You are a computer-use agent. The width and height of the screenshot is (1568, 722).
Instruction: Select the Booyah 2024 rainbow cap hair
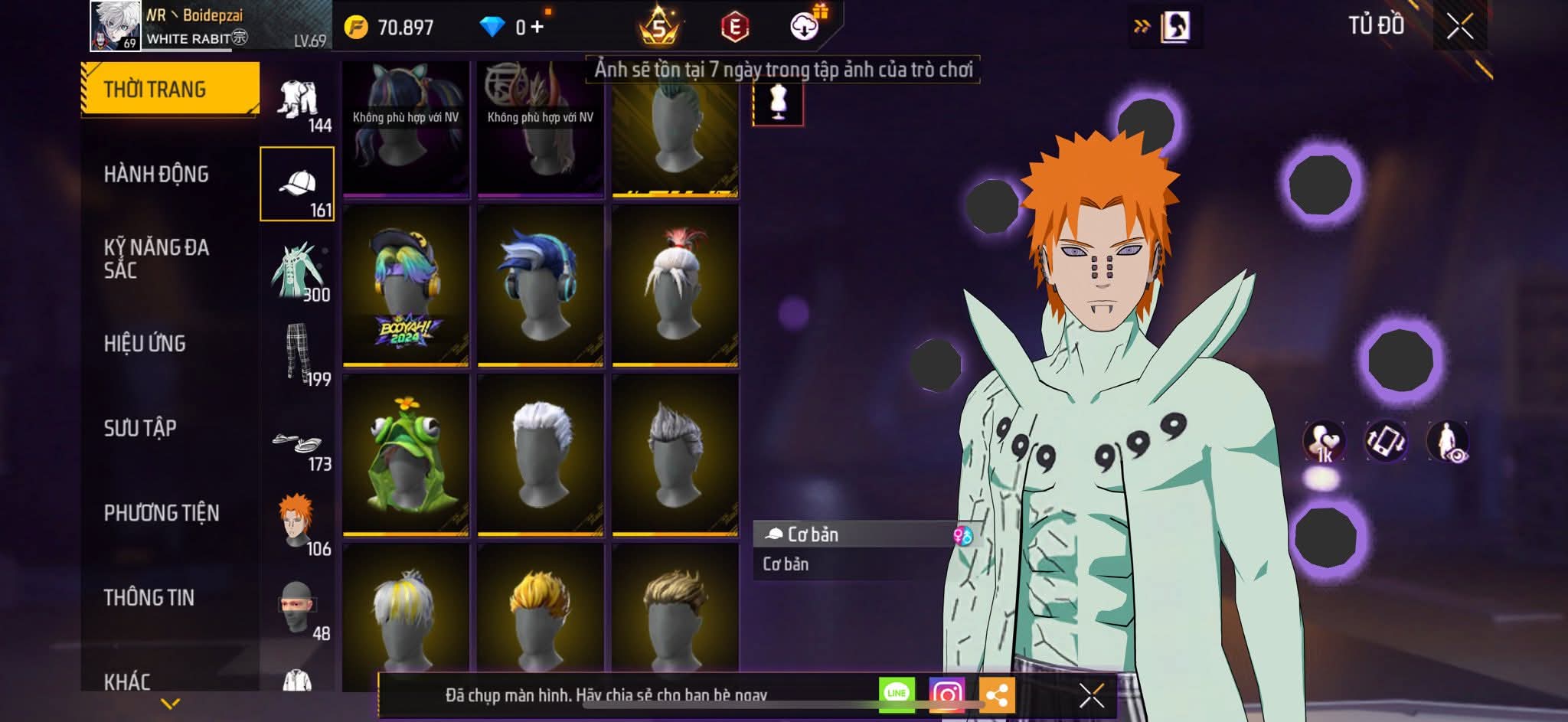405,285
